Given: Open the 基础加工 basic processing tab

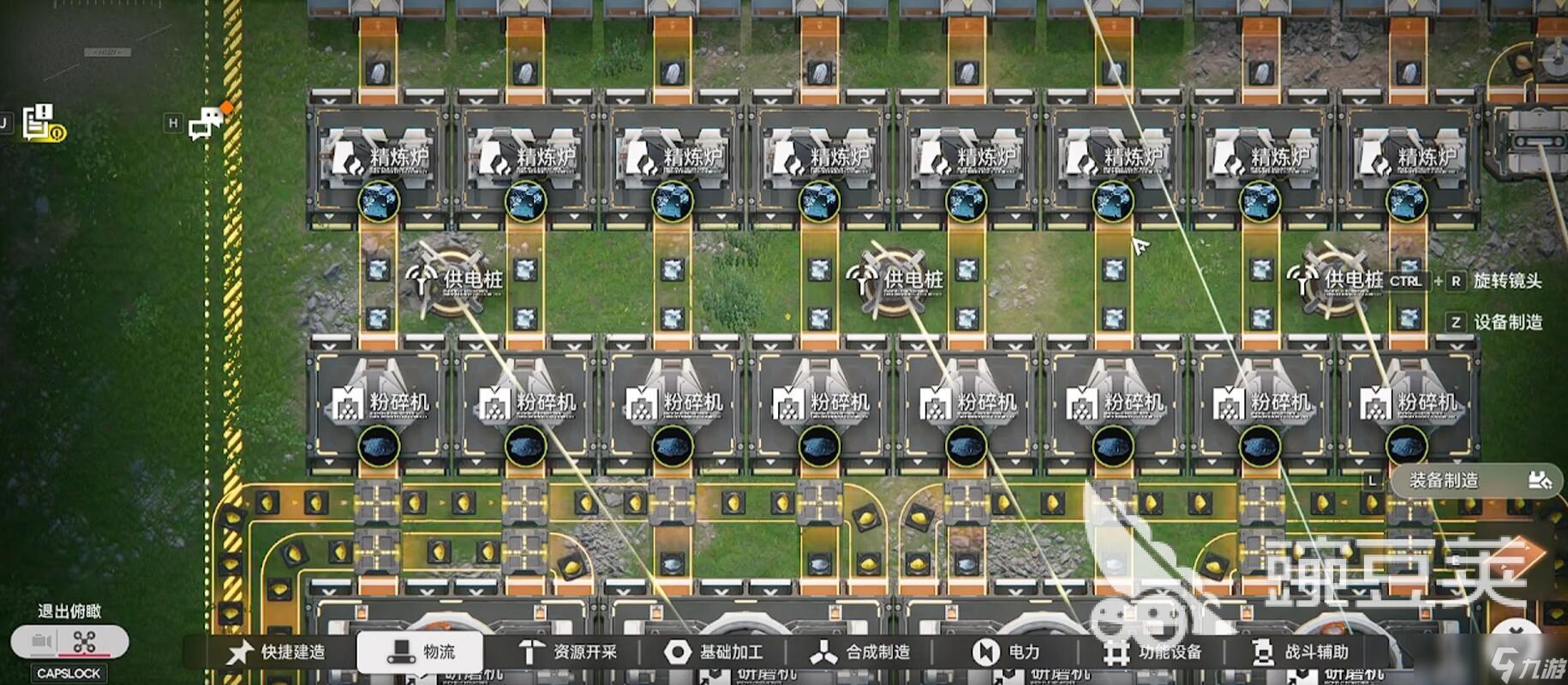Looking at the screenshot, I should tap(714, 652).
